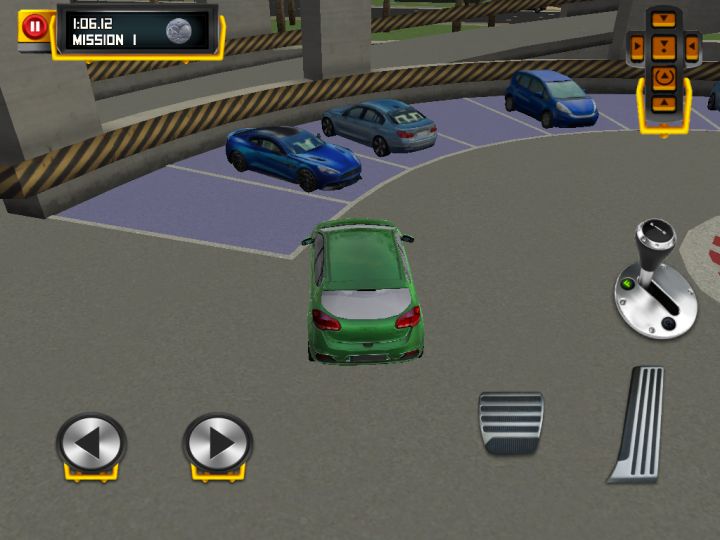The width and height of the screenshot is (720, 540).
Task: Select the camera pad's right-pointing arrow button
Action: pyautogui.click(x=637, y=47)
